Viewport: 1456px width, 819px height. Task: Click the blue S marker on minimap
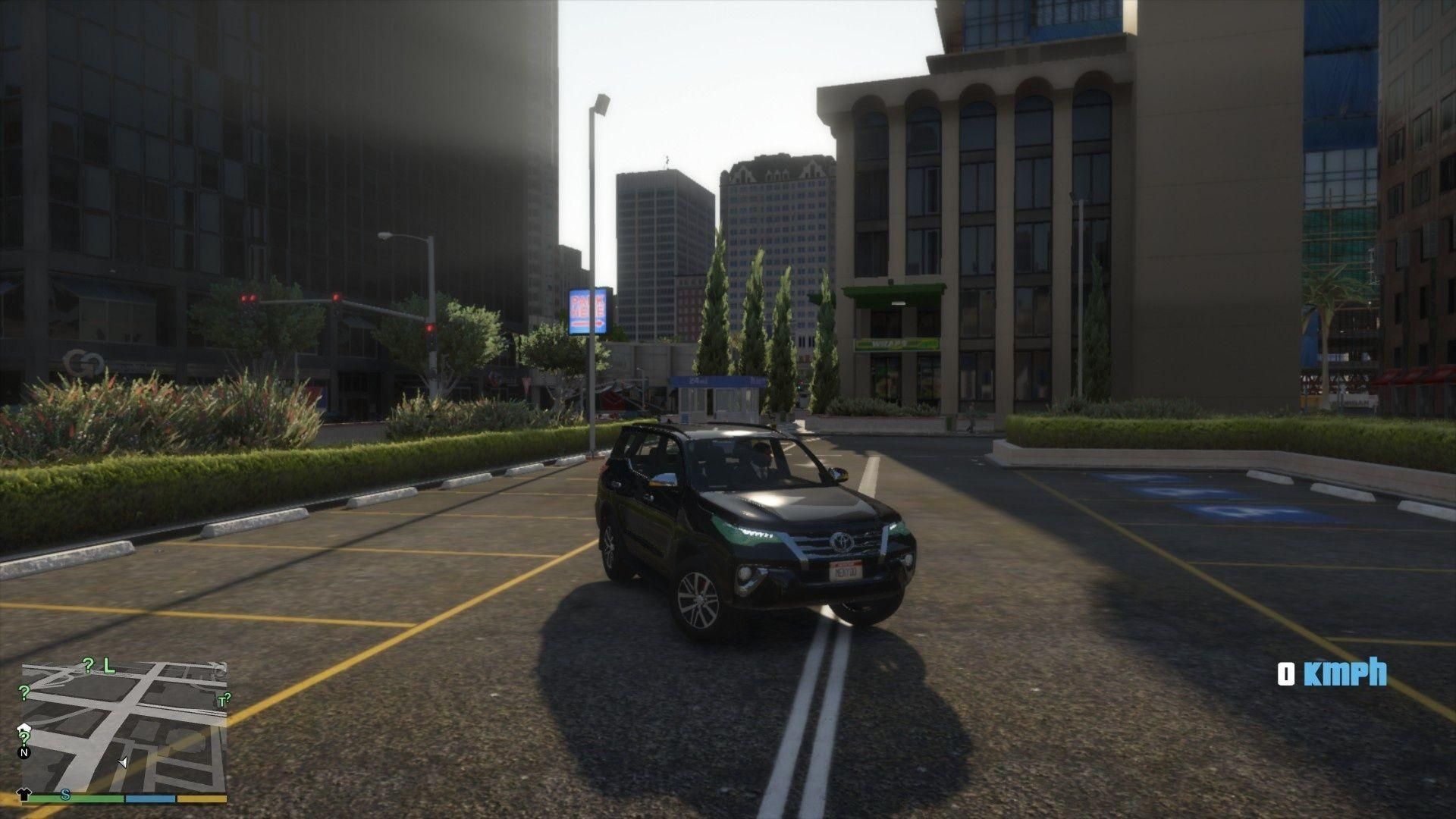click(66, 794)
